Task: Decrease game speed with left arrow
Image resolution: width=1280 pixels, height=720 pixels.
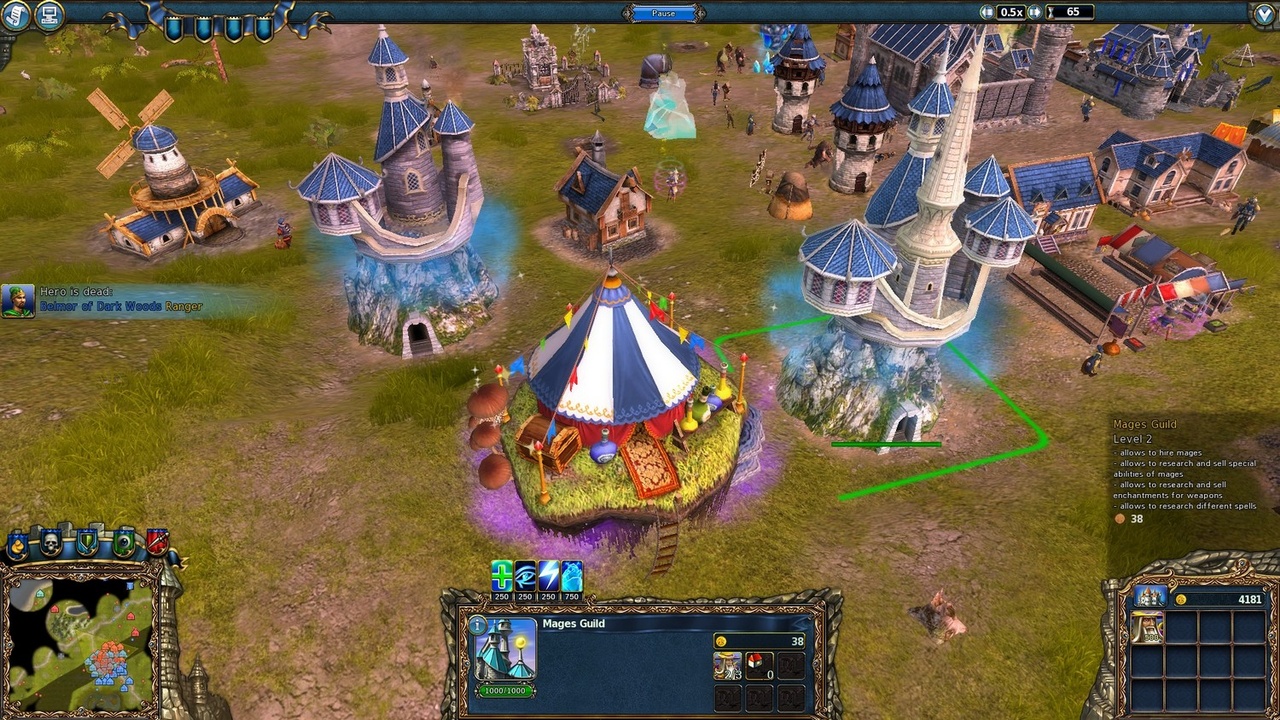Action: point(987,12)
